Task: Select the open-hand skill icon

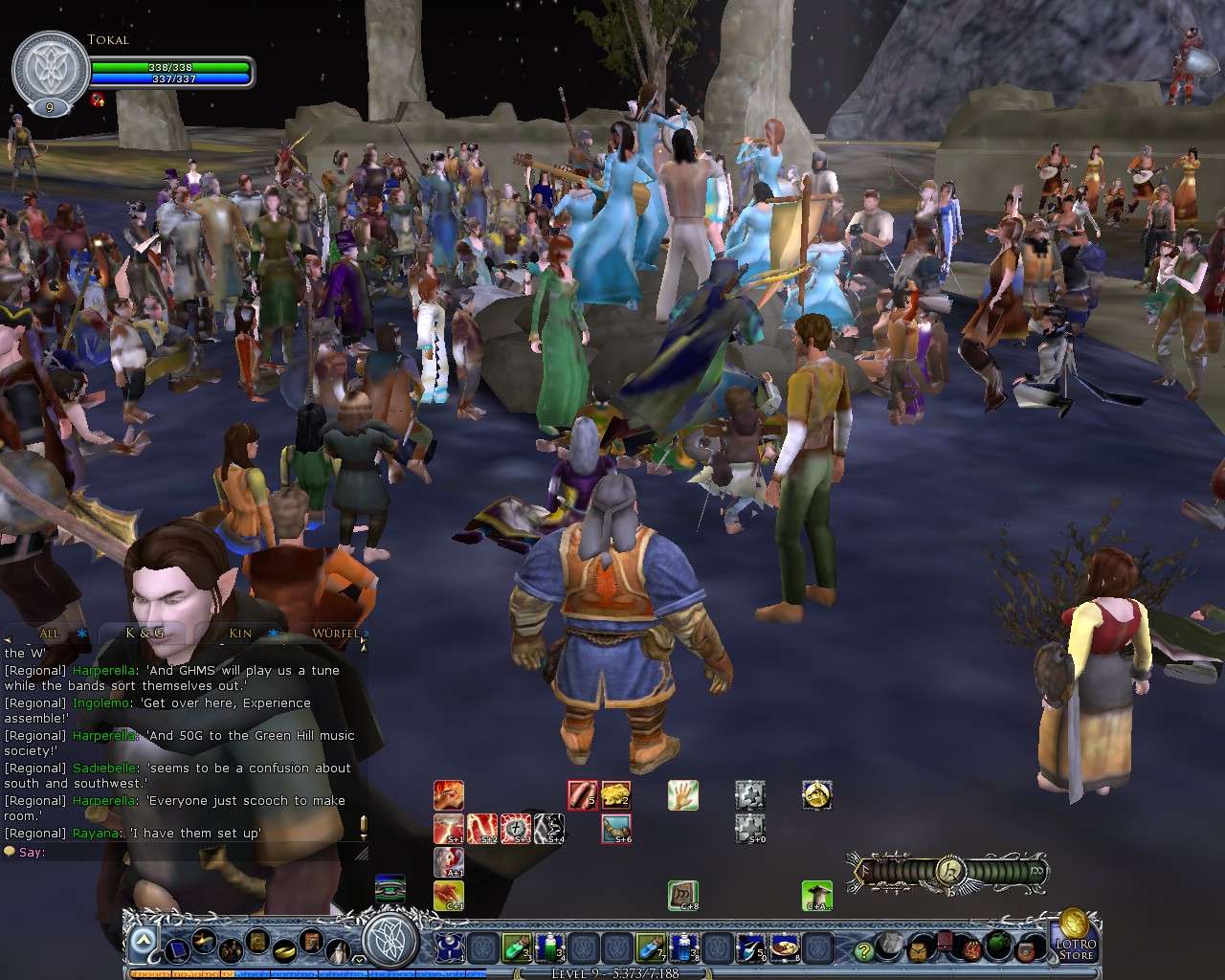Action: tap(682, 795)
